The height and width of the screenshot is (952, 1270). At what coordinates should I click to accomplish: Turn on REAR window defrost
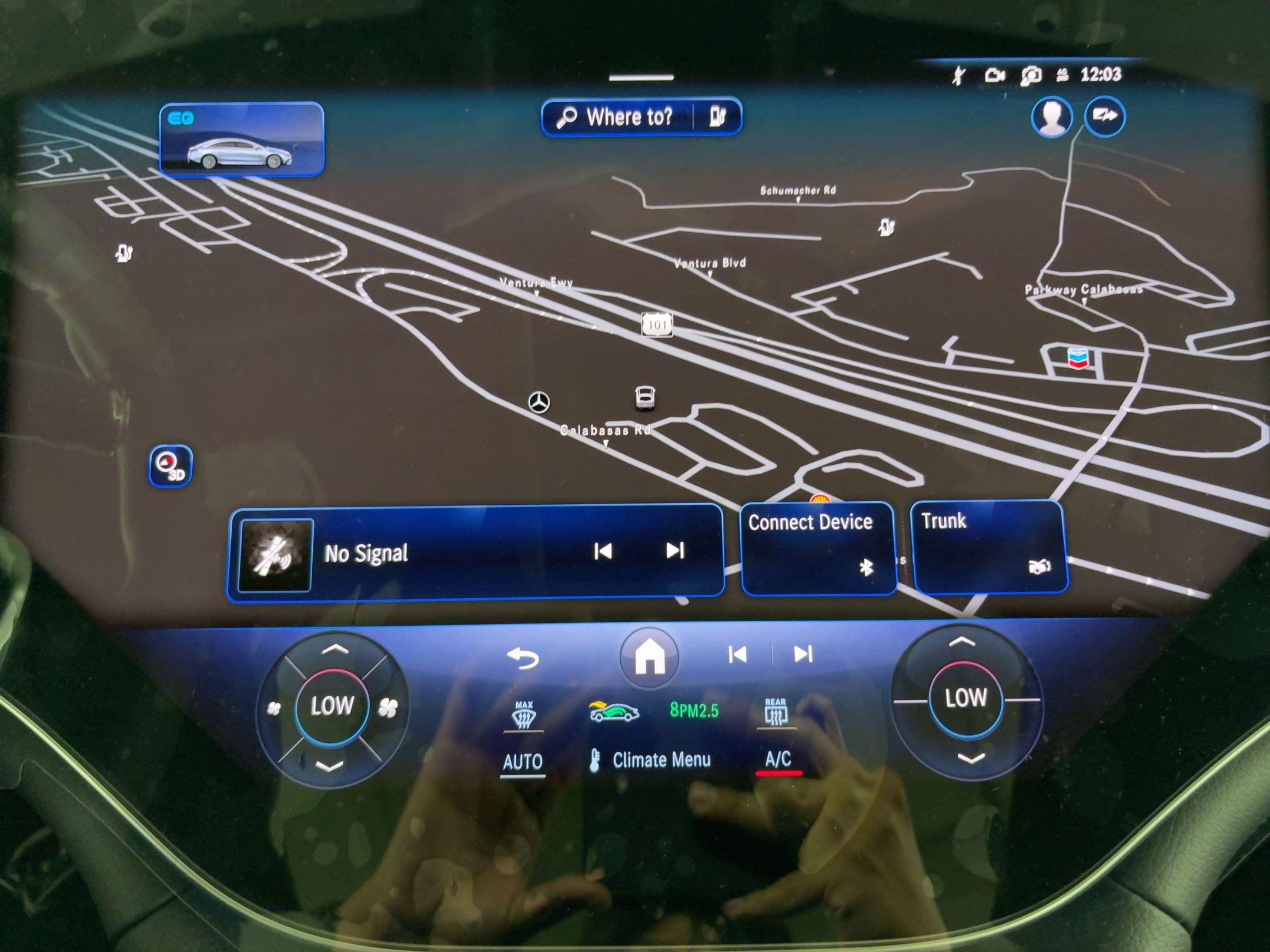(776, 712)
